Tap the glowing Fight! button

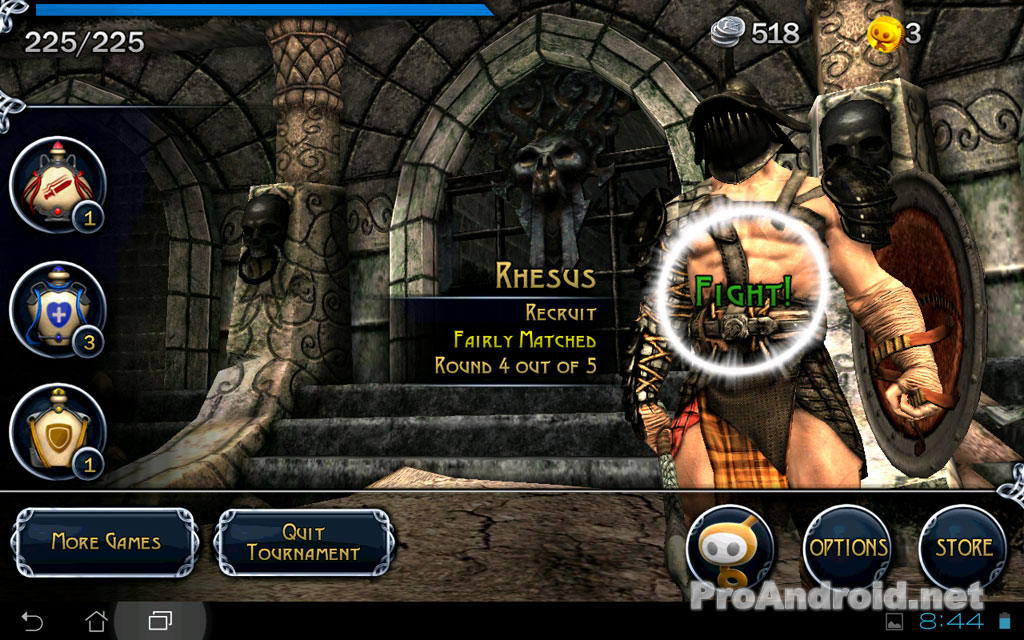[743, 293]
